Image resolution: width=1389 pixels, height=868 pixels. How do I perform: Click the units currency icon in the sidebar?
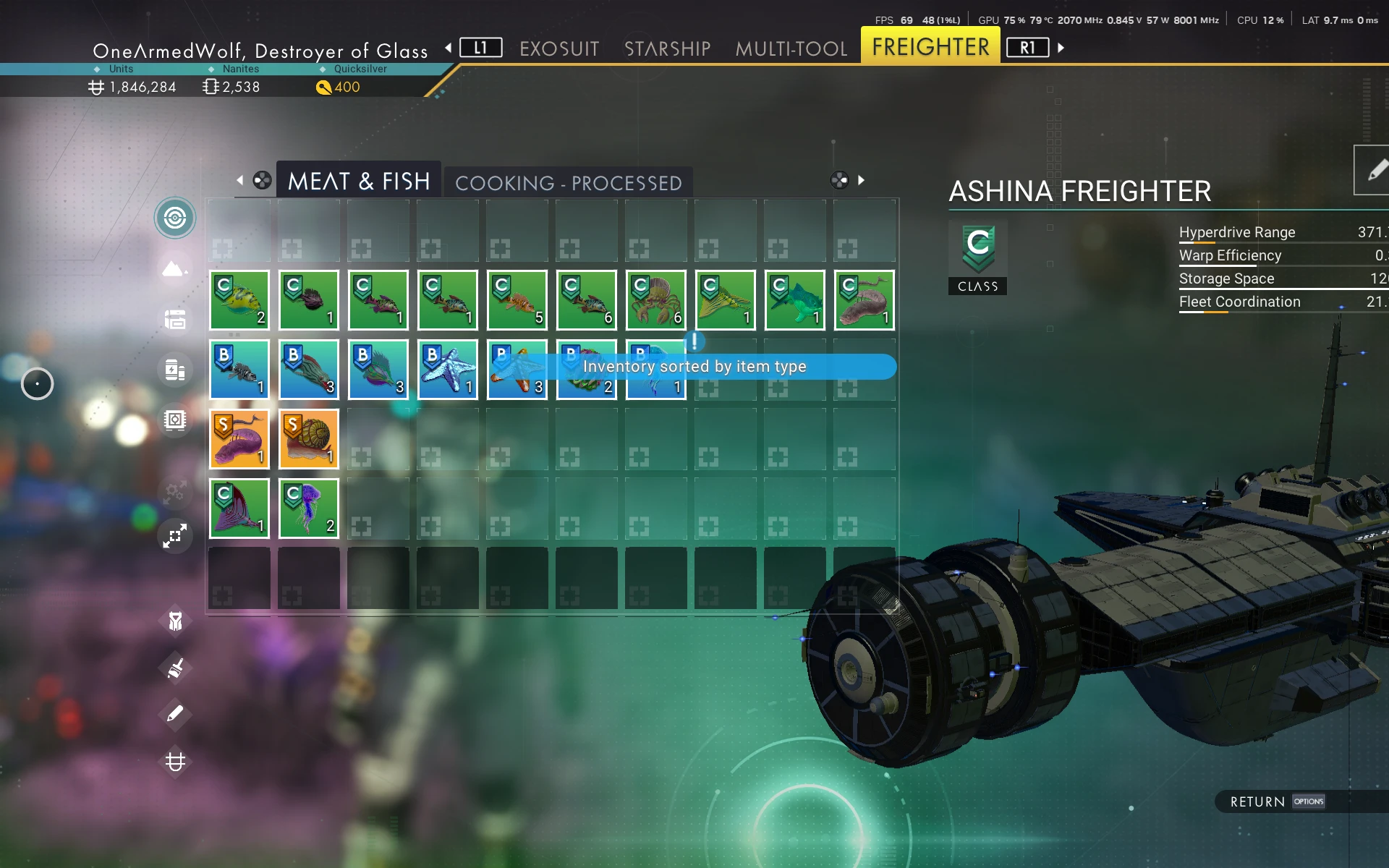point(175,762)
